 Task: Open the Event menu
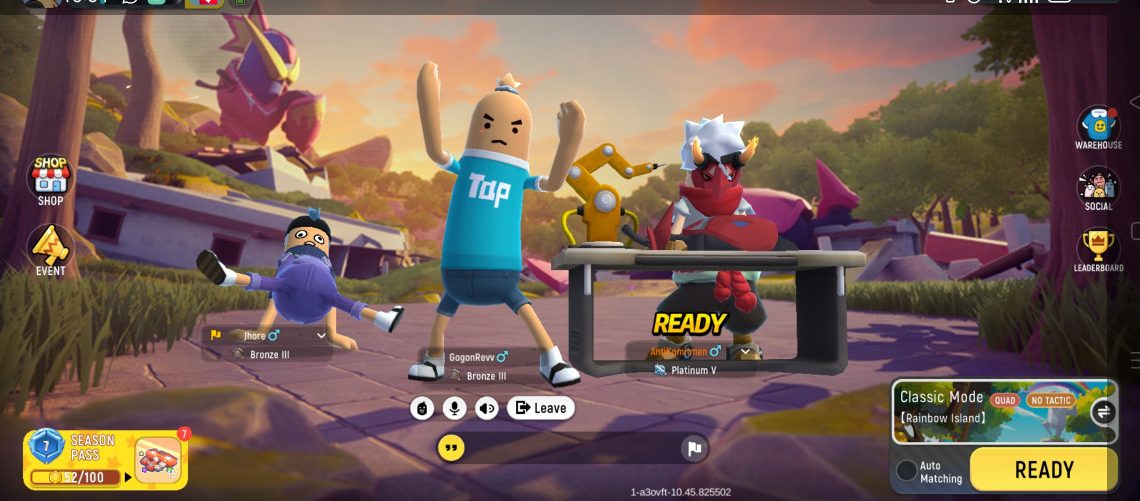click(x=50, y=250)
